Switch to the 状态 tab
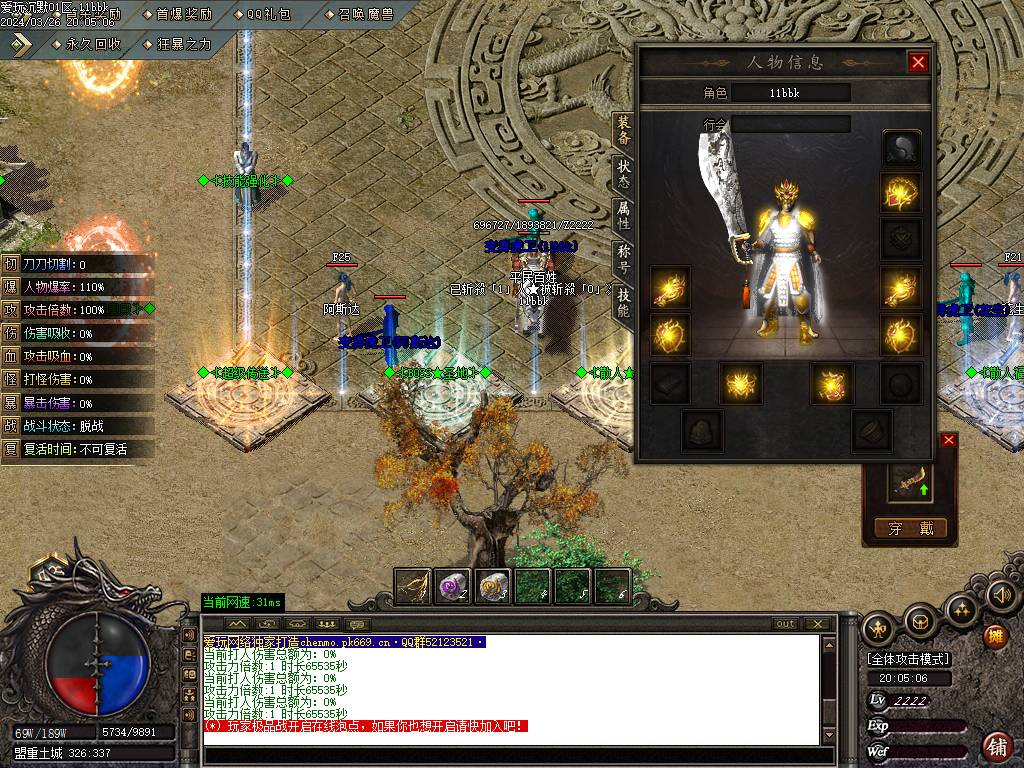1024x768 pixels. pos(624,173)
